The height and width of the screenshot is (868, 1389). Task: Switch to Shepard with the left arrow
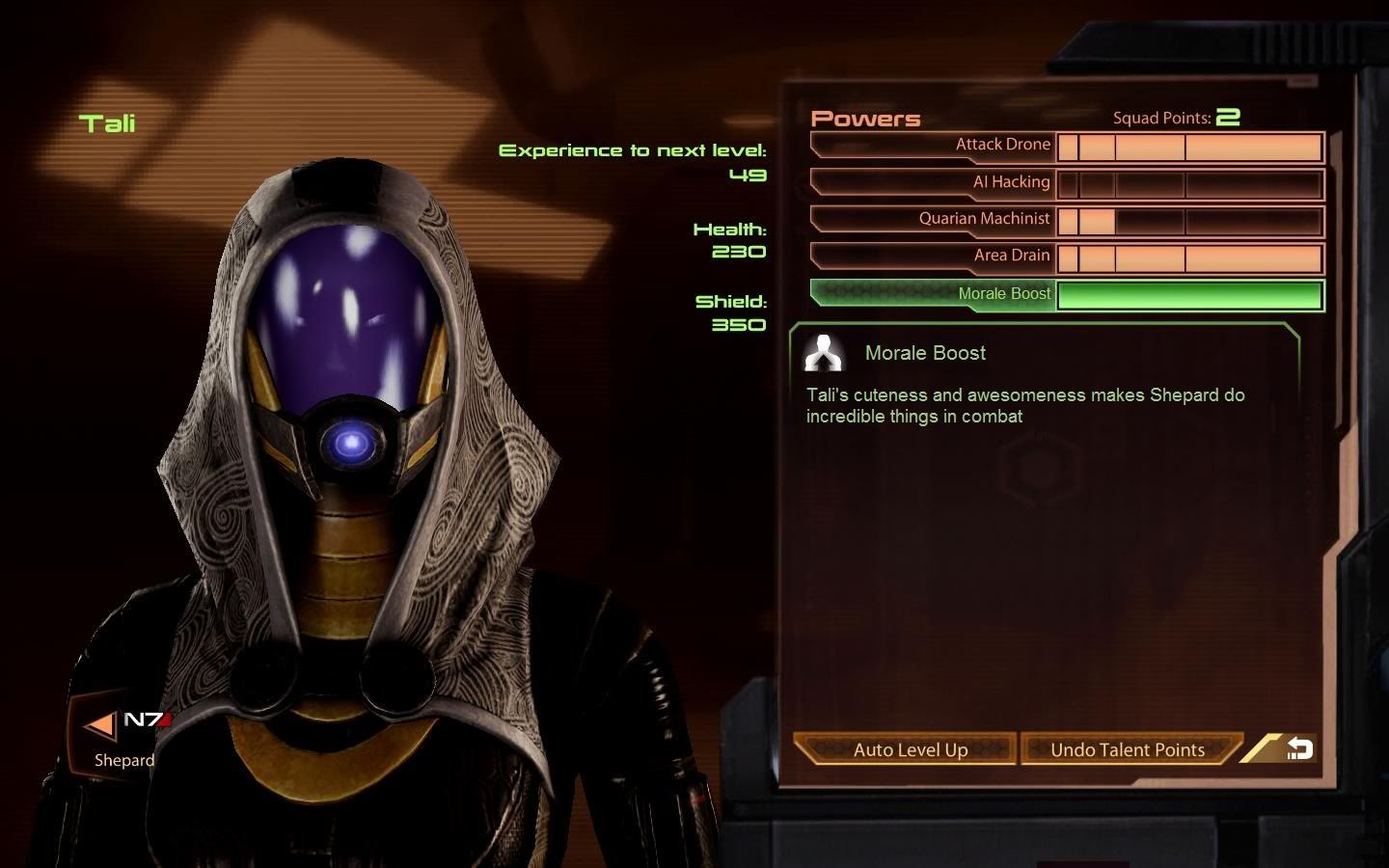click(100, 724)
